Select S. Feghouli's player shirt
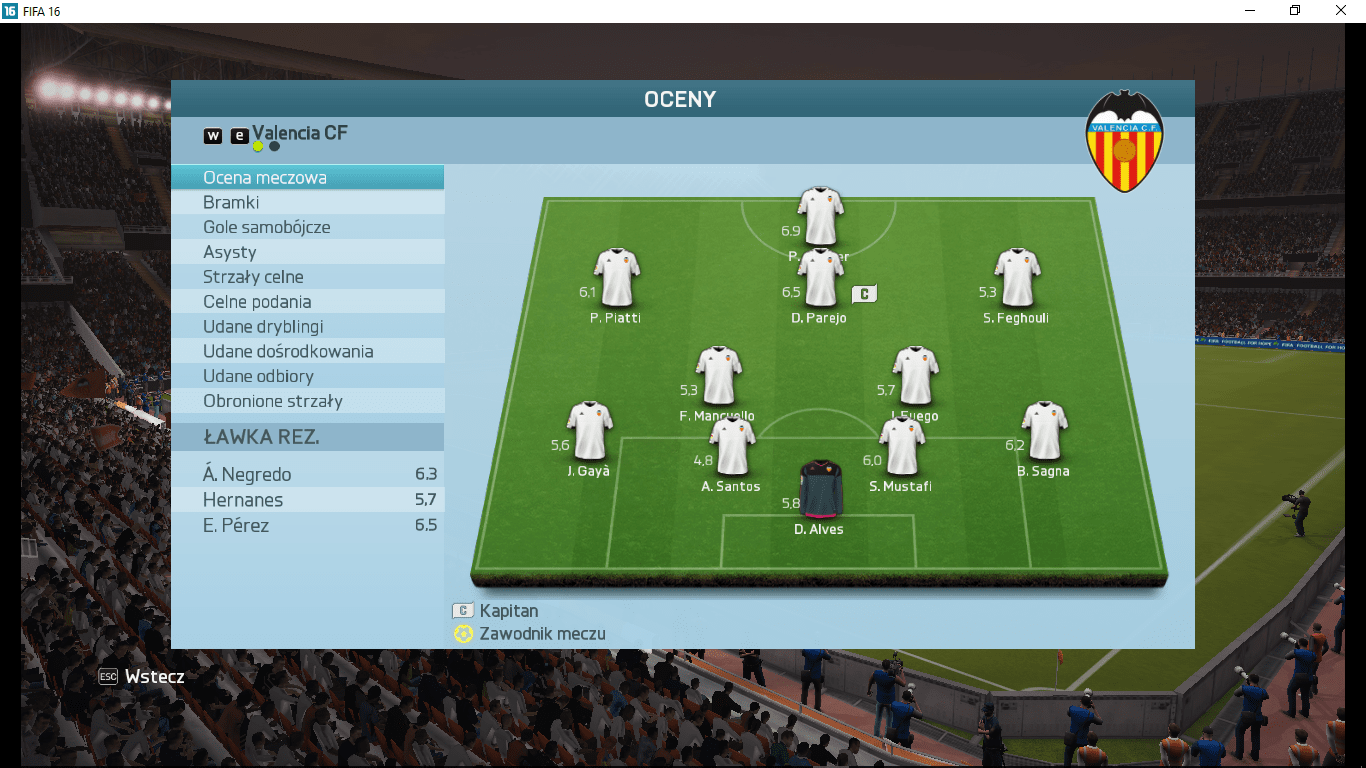The height and width of the screenshot is (768, 1366). pyautogui.click(x=1017, y=278)
